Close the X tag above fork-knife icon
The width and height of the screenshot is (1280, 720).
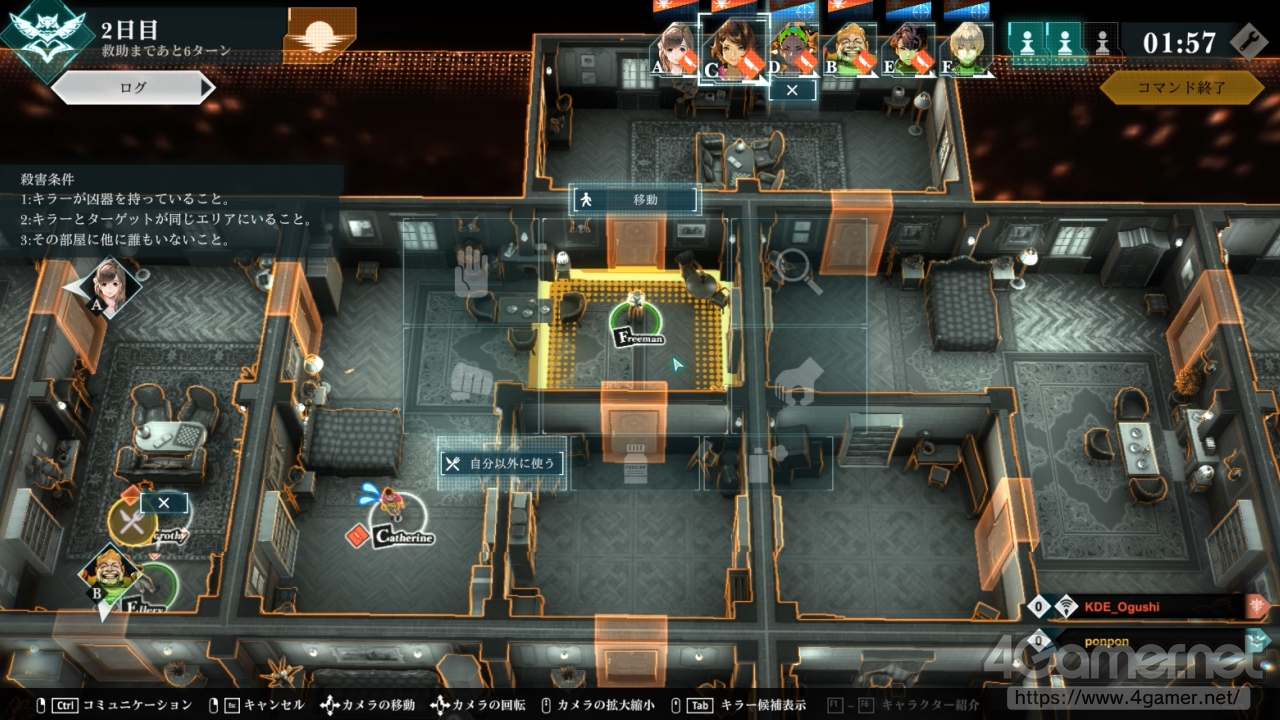[164, 503]
